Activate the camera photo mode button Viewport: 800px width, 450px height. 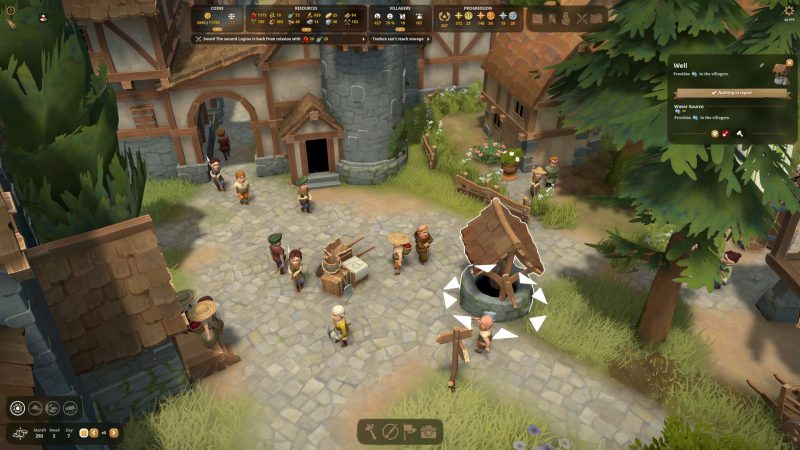point(428,431)
